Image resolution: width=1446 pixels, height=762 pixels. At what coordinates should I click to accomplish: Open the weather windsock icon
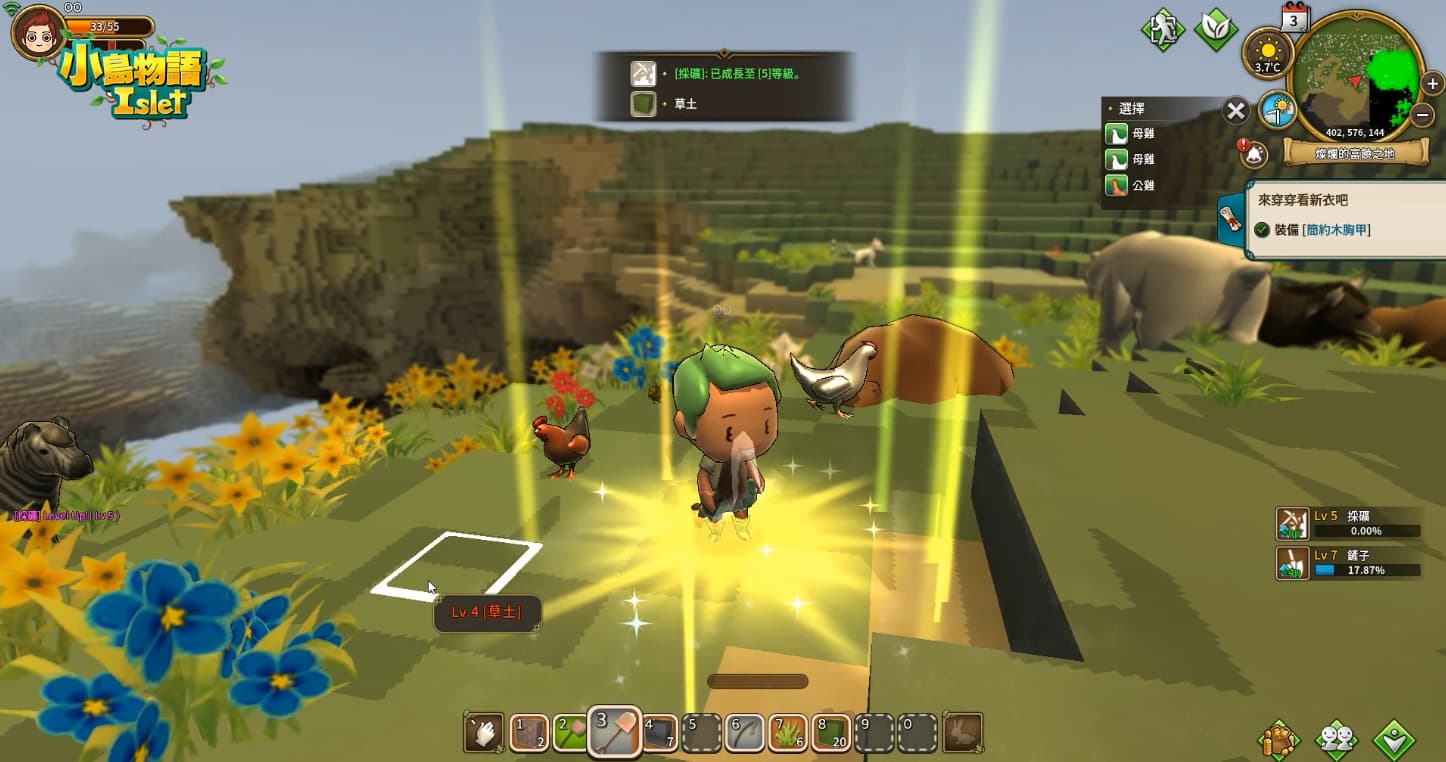click(1277, 109)
